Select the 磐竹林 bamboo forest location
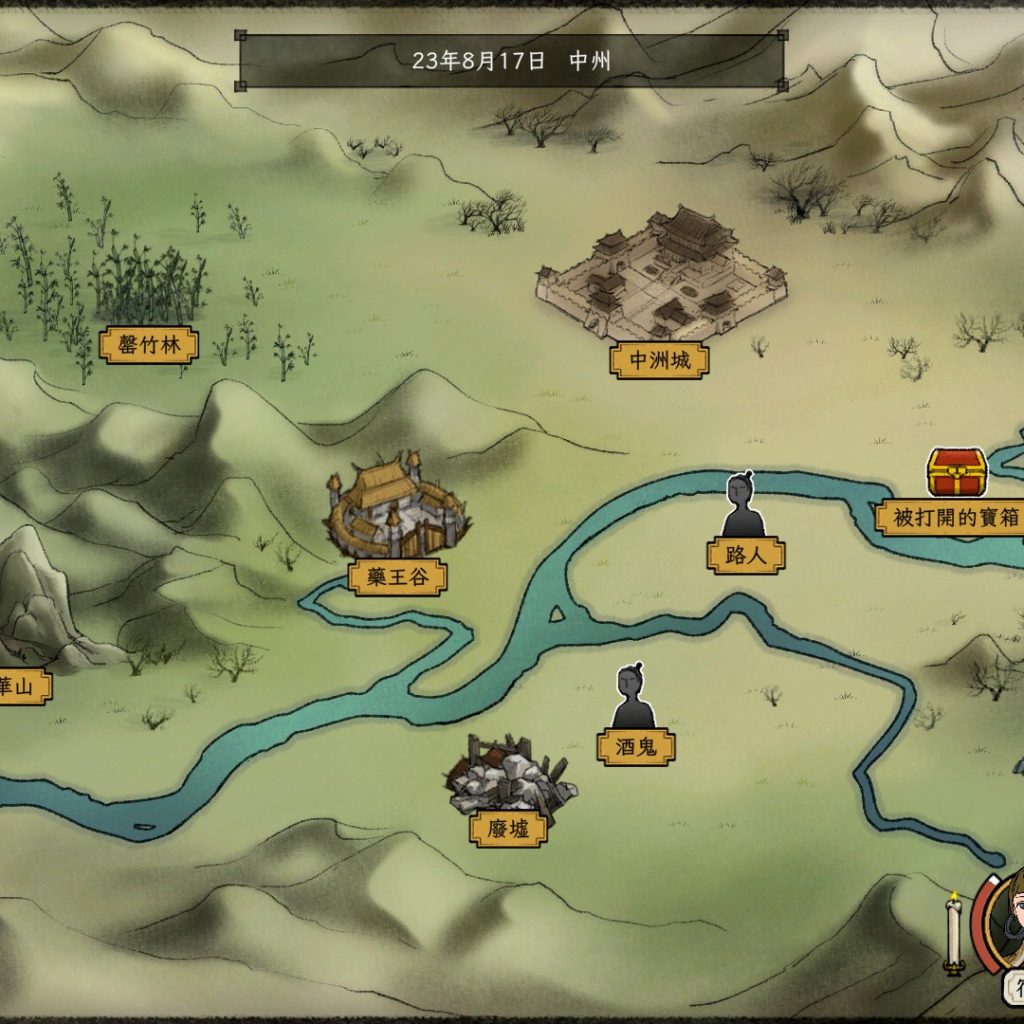The height and width of the screenshot is (1024, 1024). click(x=148, y=346)
